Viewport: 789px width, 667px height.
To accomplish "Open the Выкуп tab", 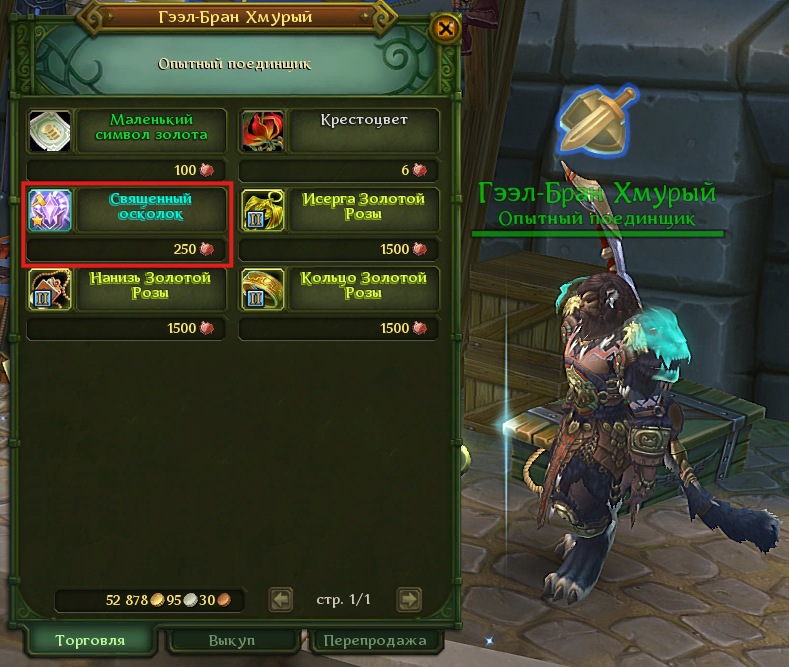I will pyautogui.click(x=232, y=640).
